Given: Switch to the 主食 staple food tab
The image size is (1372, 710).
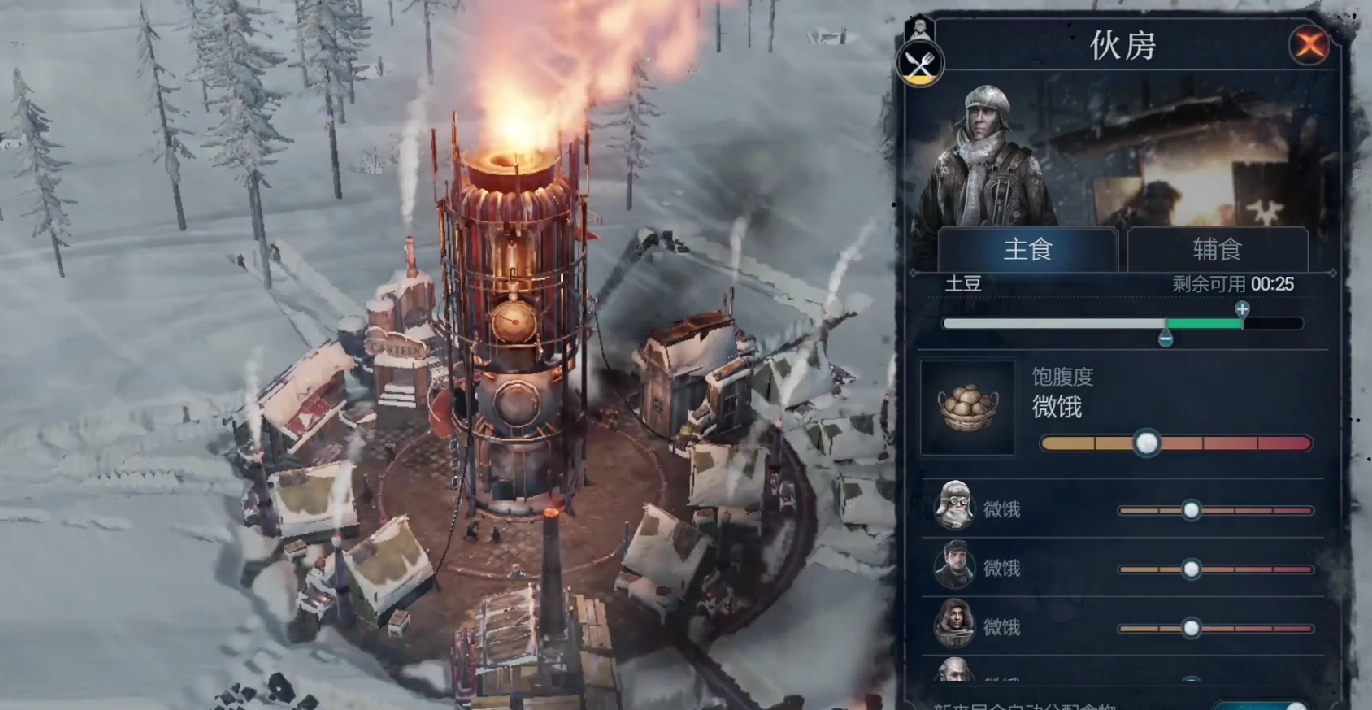Looking at the screenshot, I should click(1027, 249).
